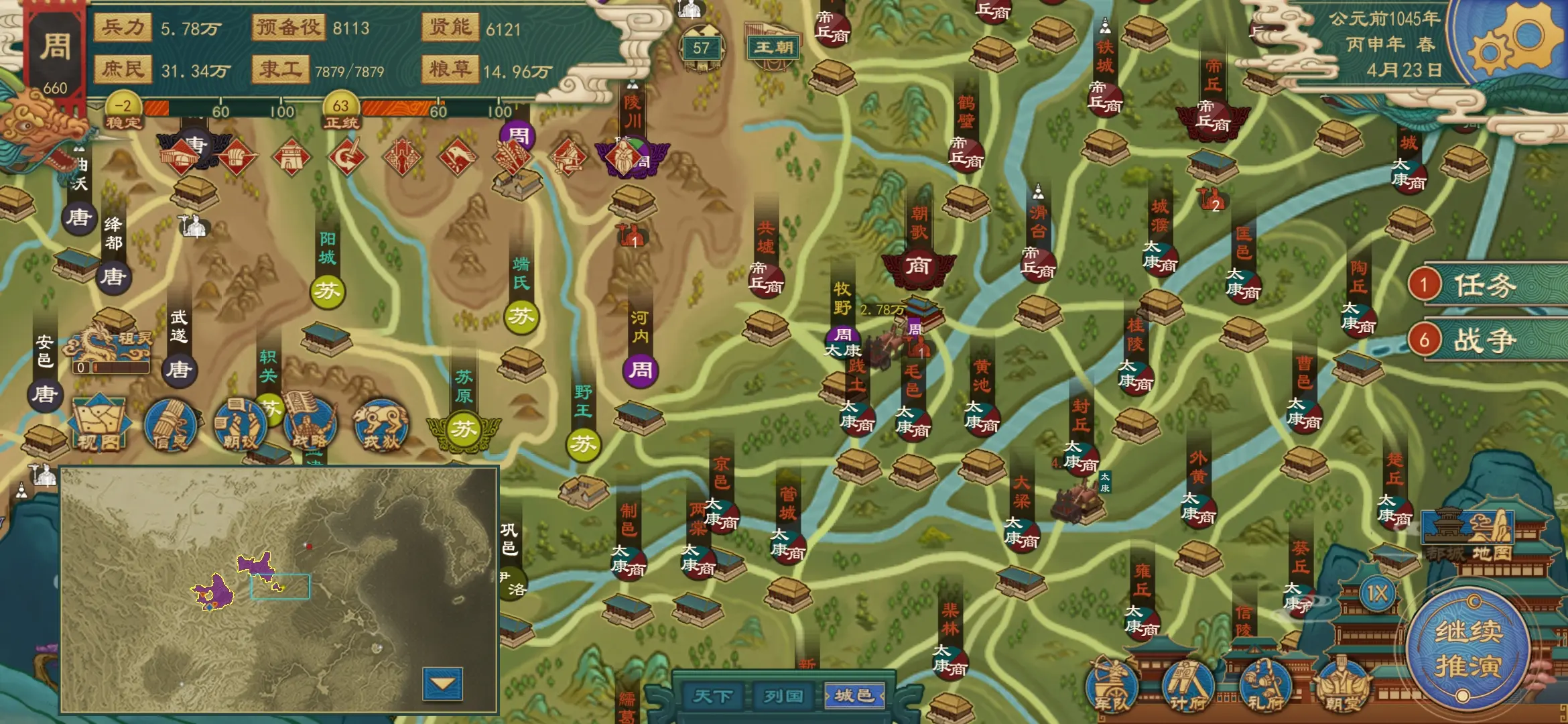
Task: Select the 天下 map tab
Action: pos(712,696)
